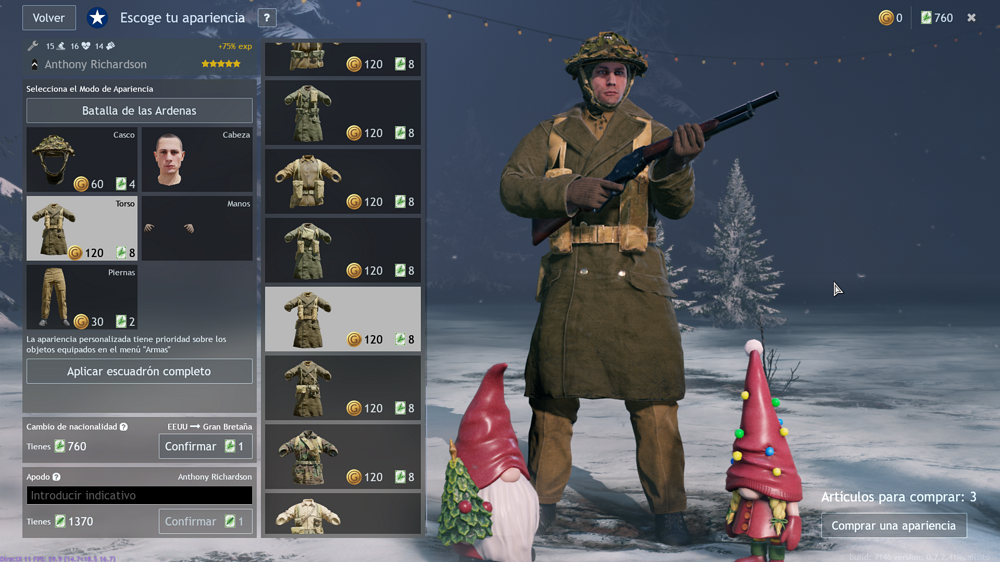
Task: Choose the Torso coat slot
Action: pos(82,229)
